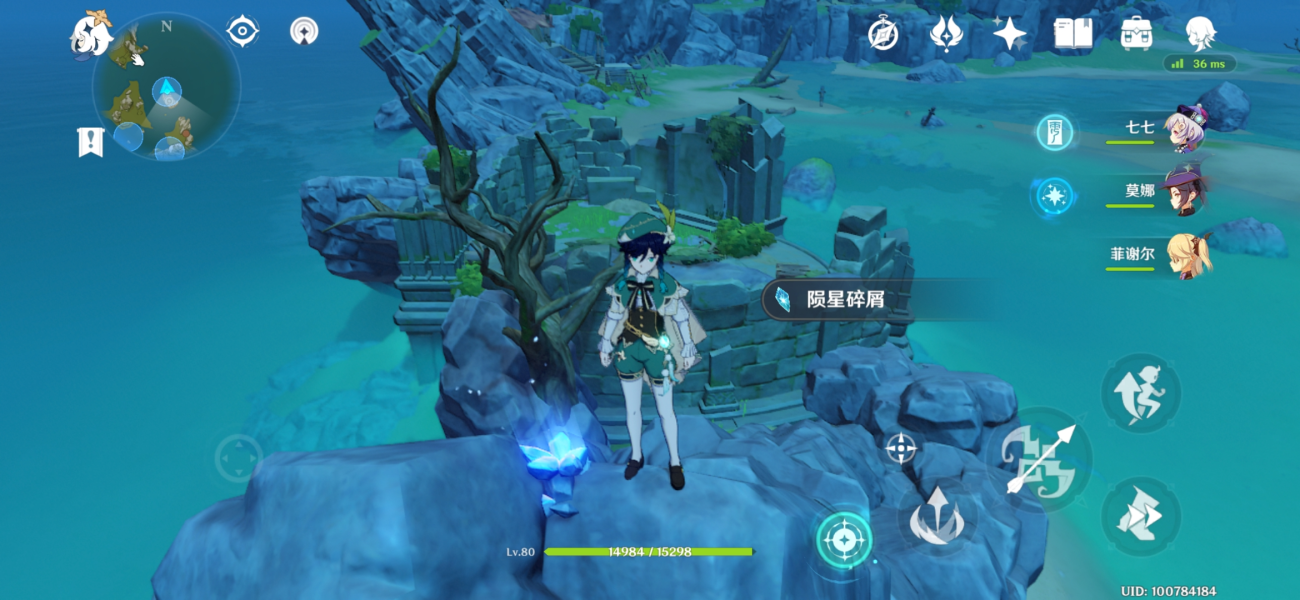
Task: Open the backpack inventory
Action: point(1137,34)
